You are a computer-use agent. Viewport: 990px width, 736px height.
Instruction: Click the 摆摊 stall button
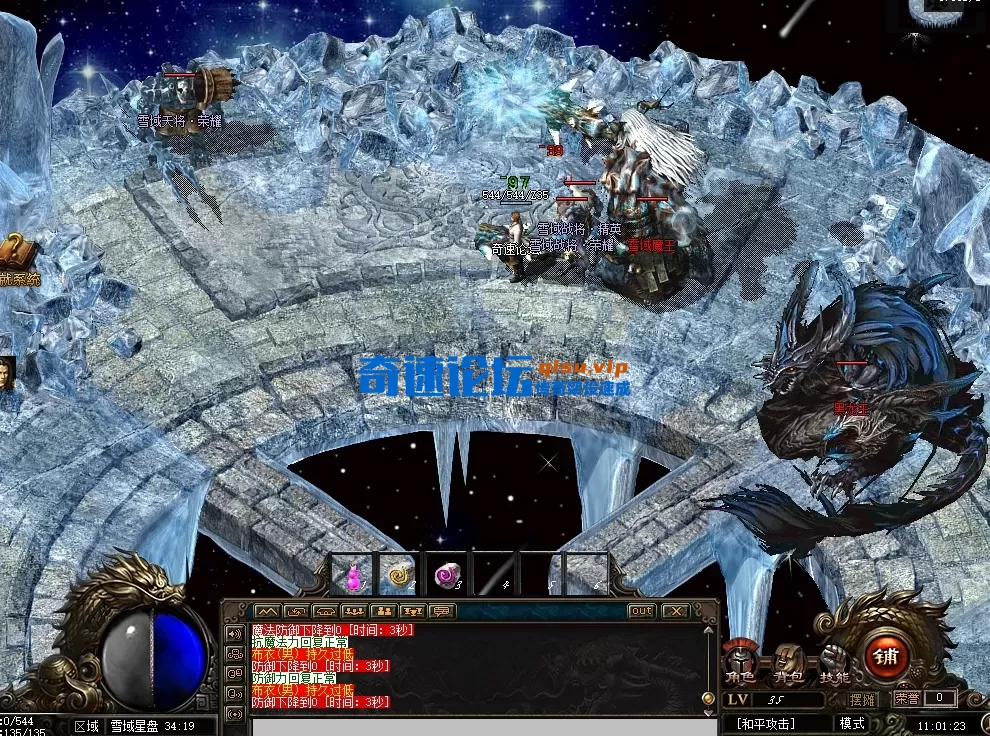(863, 699)
